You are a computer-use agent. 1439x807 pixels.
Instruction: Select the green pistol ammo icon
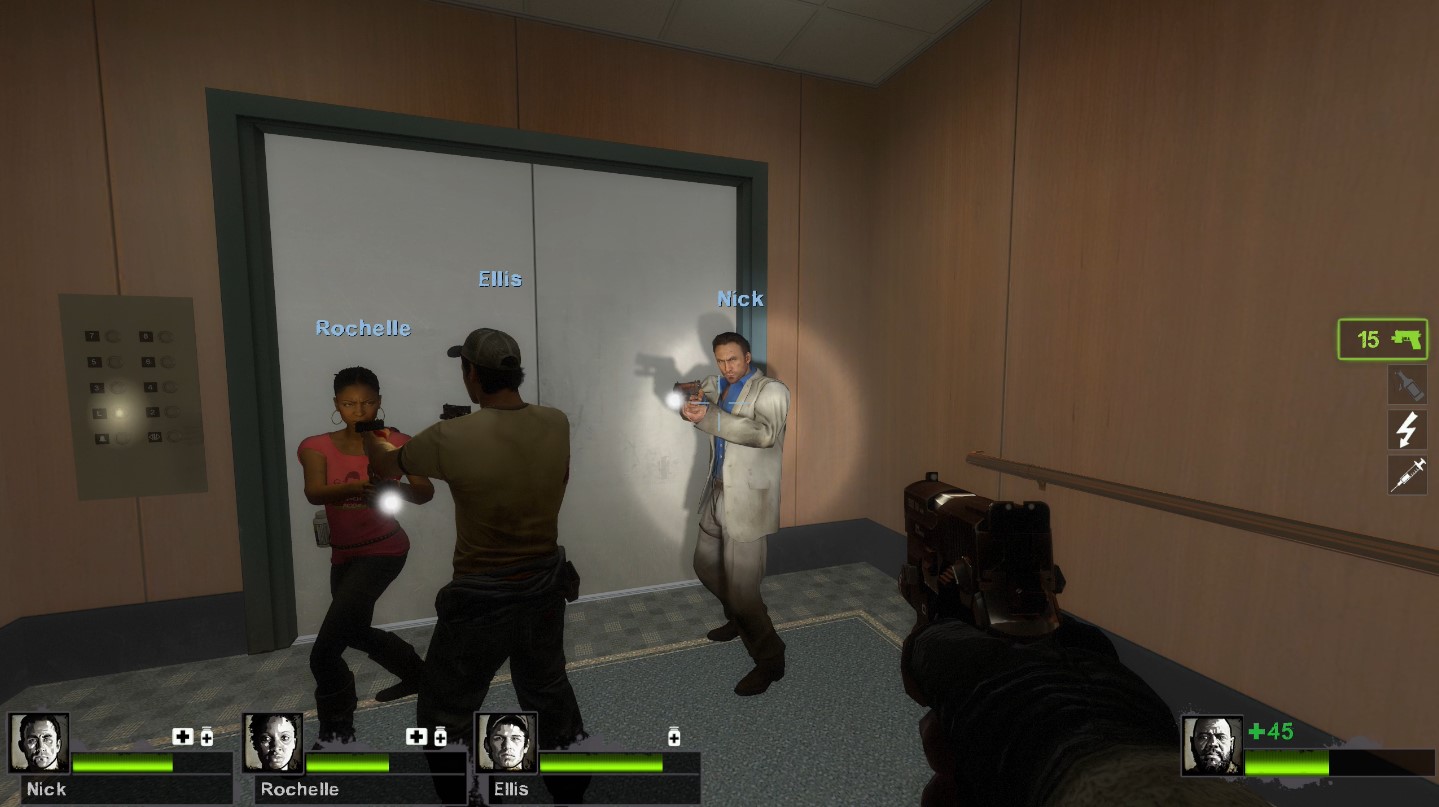[1381, 340]
